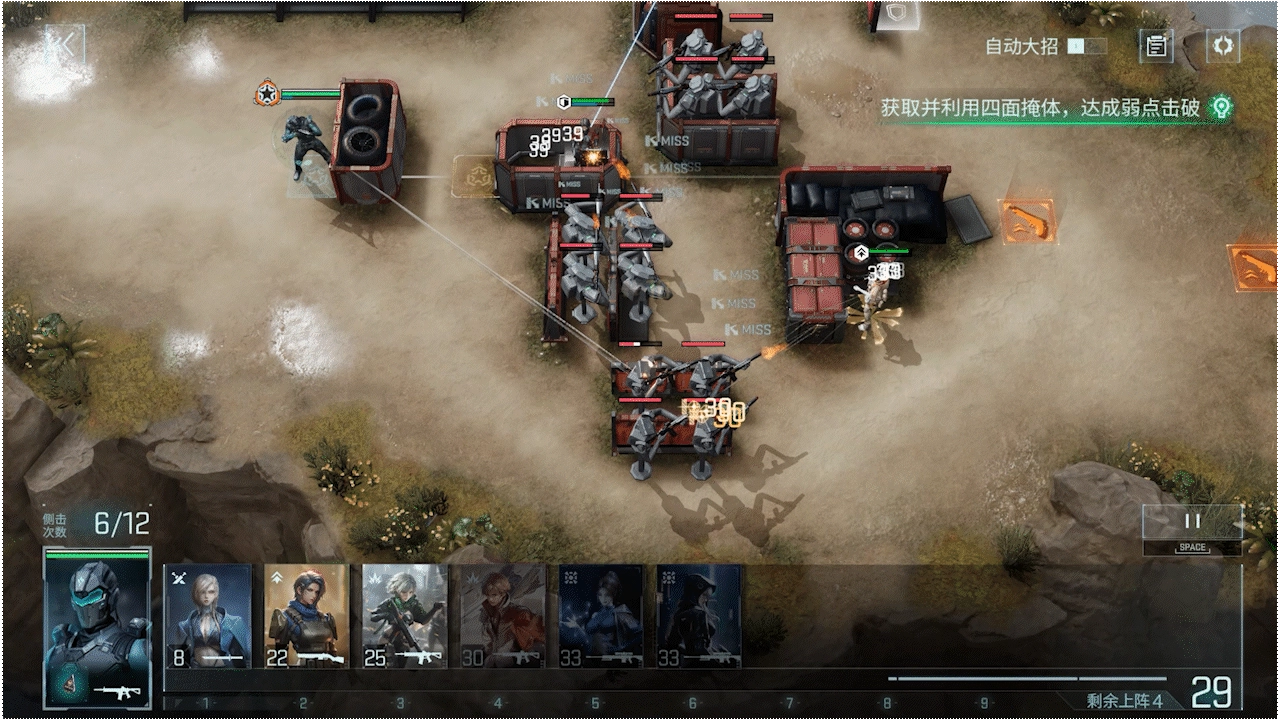The height and width of the screenshot is (720, 1280).
Task: Select the cost 30 red-jacket unit card
Action: pos(502,617)
